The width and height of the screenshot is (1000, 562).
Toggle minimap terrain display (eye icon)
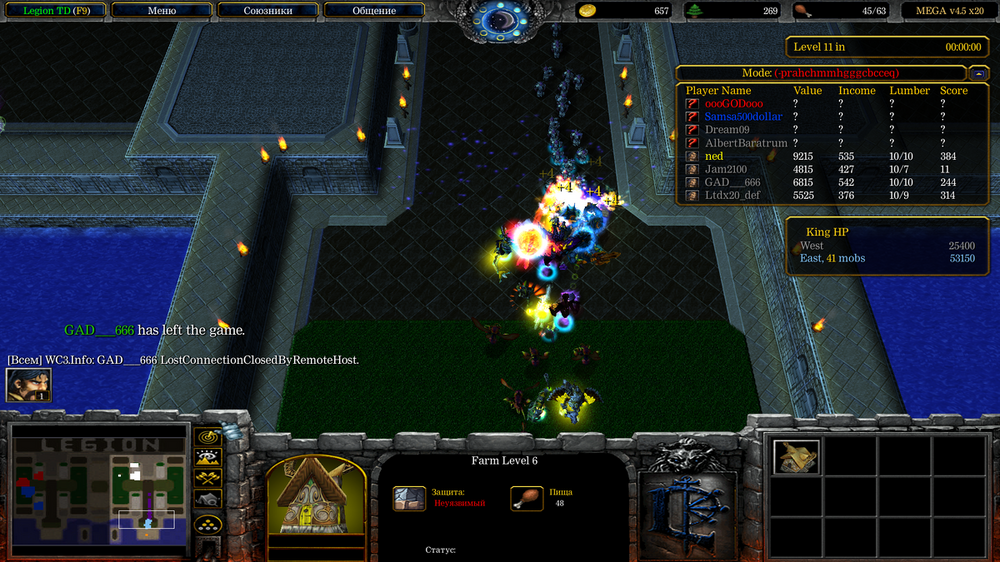point(208,457)
